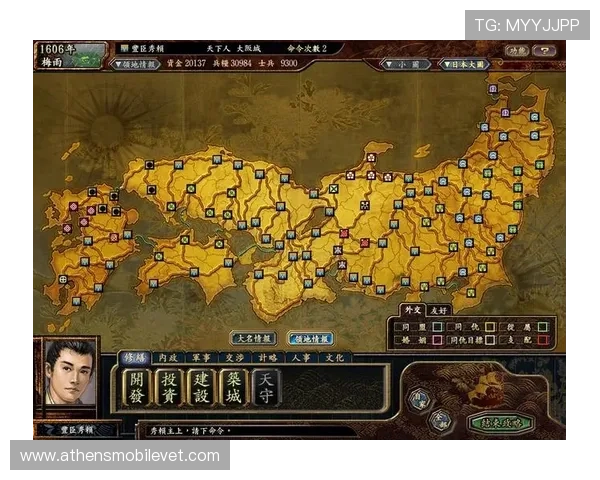Show the 大名情報 (Daimyo Info) panel
Viewport: 600px width, 480px height.
pos(253,338)
